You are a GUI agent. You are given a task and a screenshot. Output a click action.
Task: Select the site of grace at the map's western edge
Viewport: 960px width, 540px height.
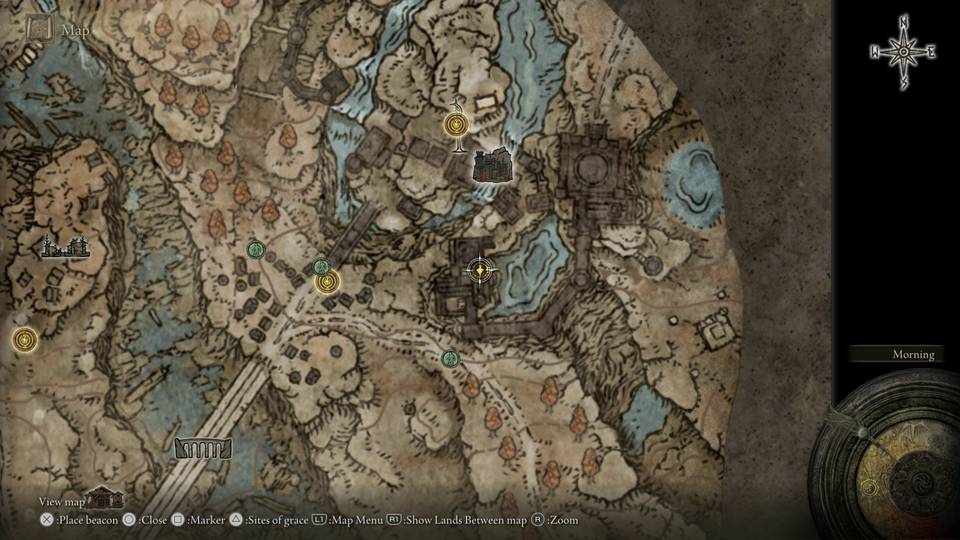pyautogui.click(x=24, y=340)
